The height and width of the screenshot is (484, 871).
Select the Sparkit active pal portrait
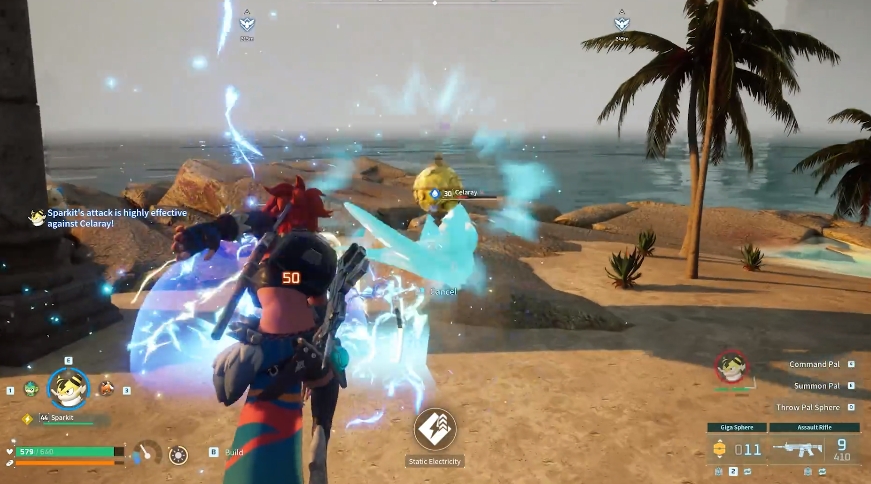68,389
